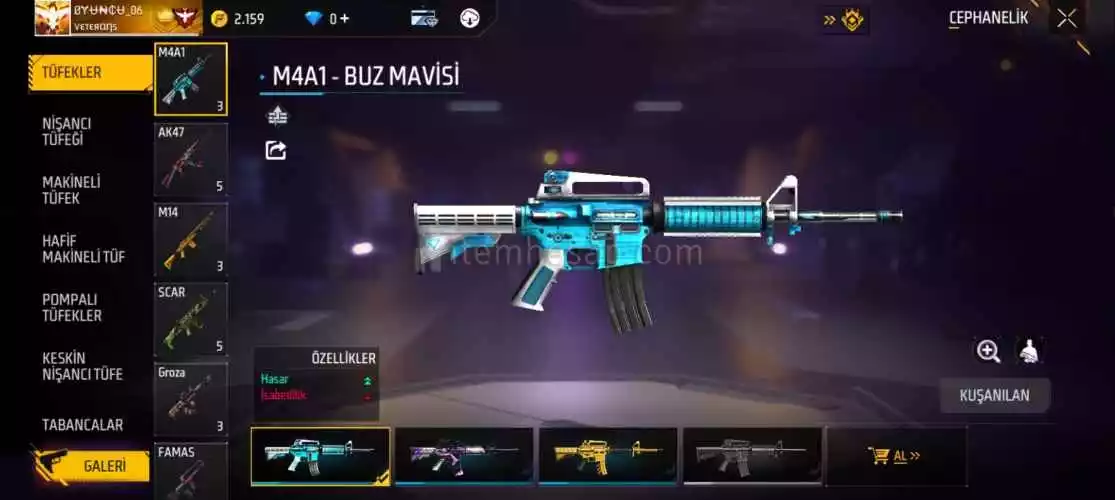Image resolution: width=1115 pixels, height=500 pixels.
Task: Open the Galeri button
Action: (98, 466)
